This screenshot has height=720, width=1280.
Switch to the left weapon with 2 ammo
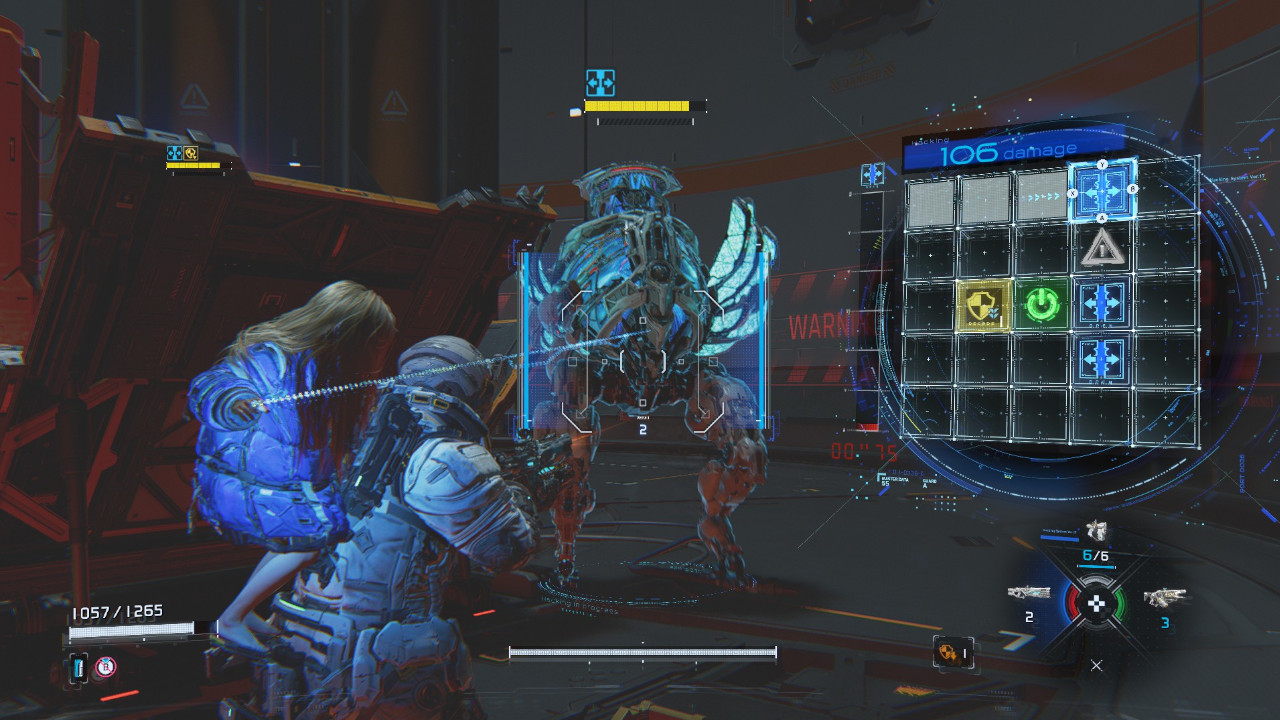tap(1029, 594)
